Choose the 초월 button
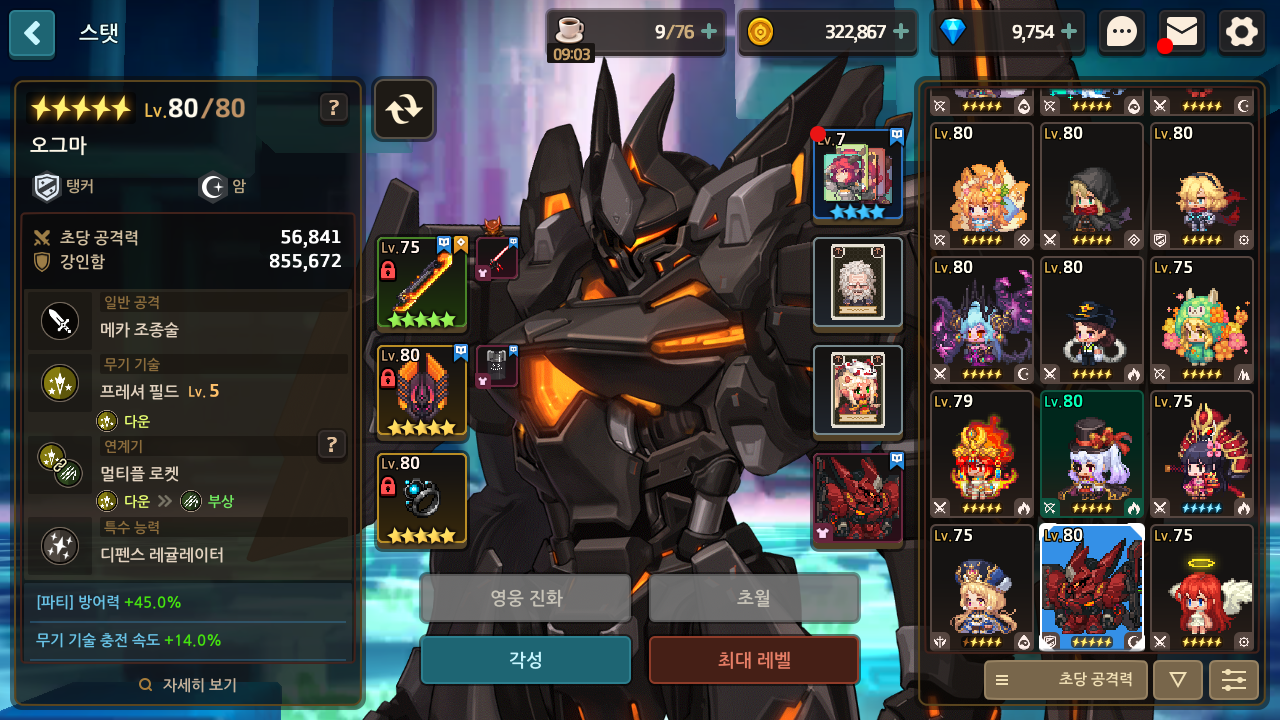 754,598
